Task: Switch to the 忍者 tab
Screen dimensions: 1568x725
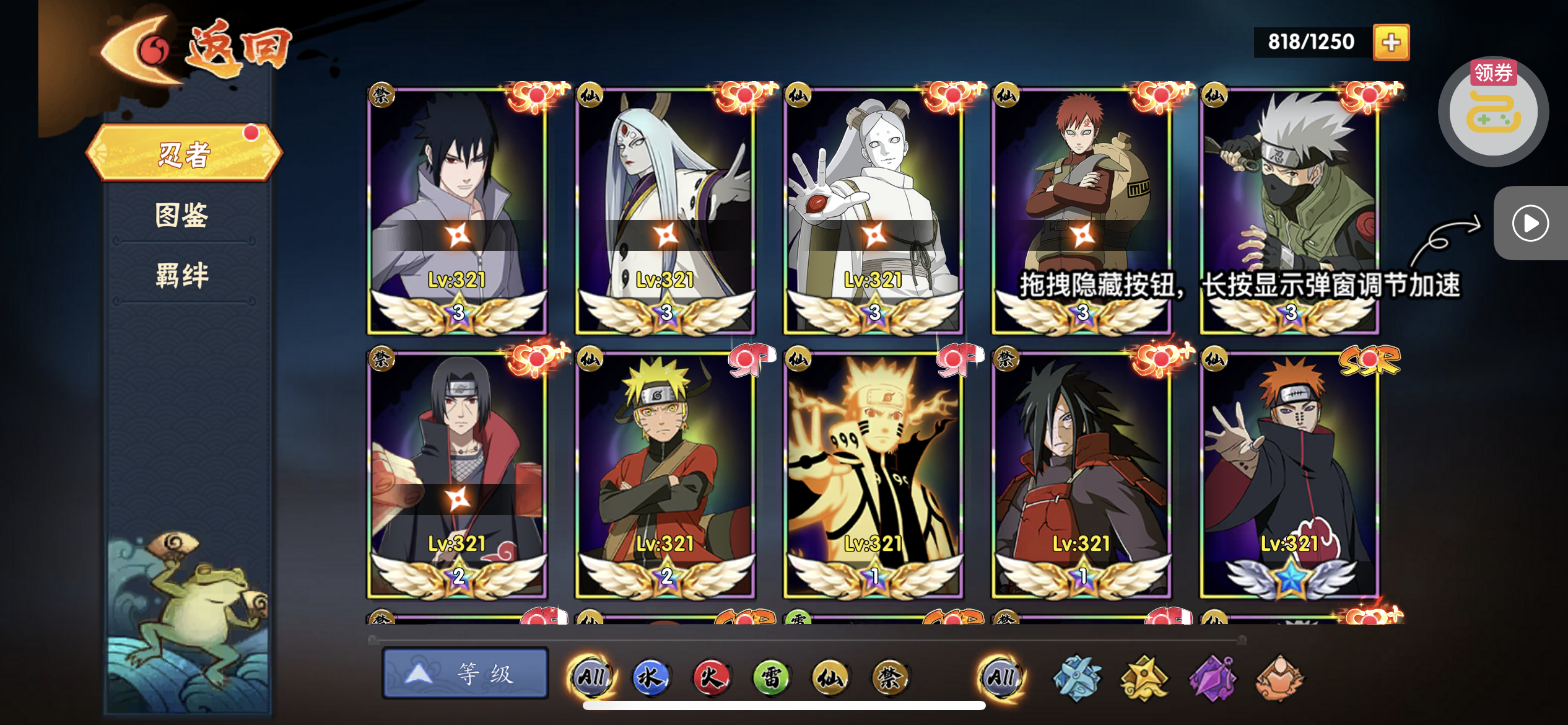Action: pos(185,153)
